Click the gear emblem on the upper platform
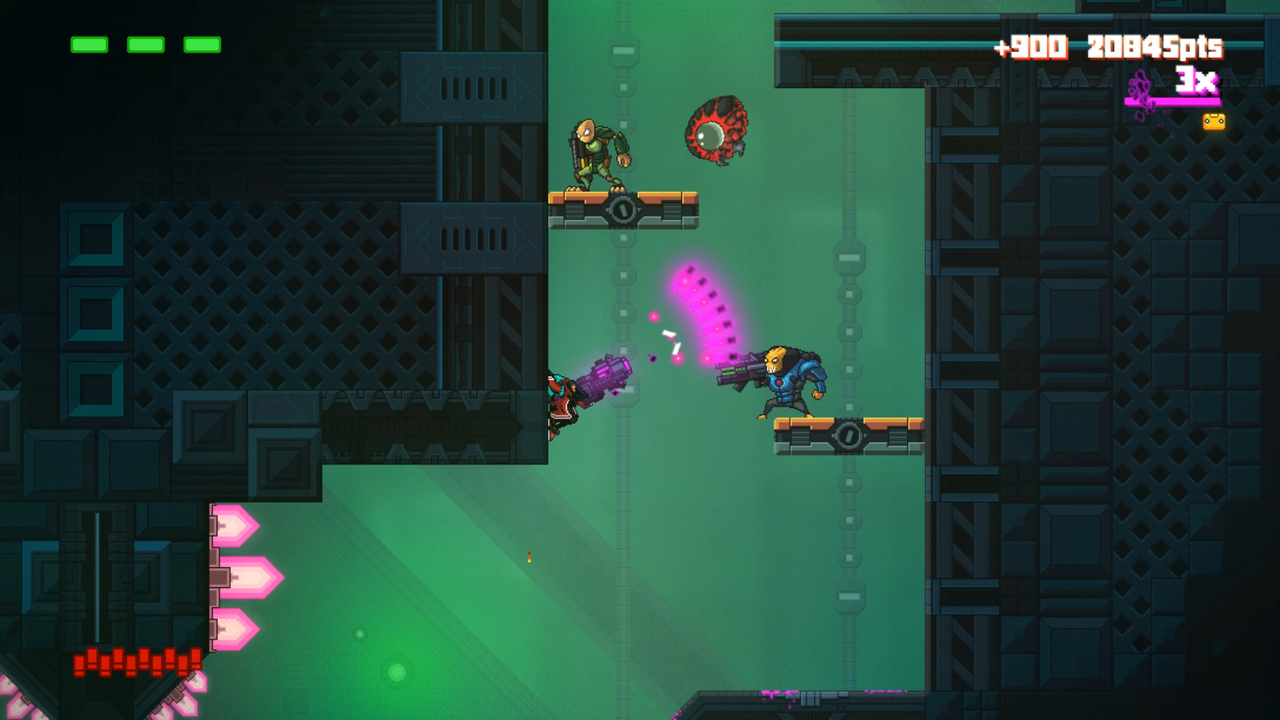This screenshot has height=720, width=1280. (x=625, y=211)
